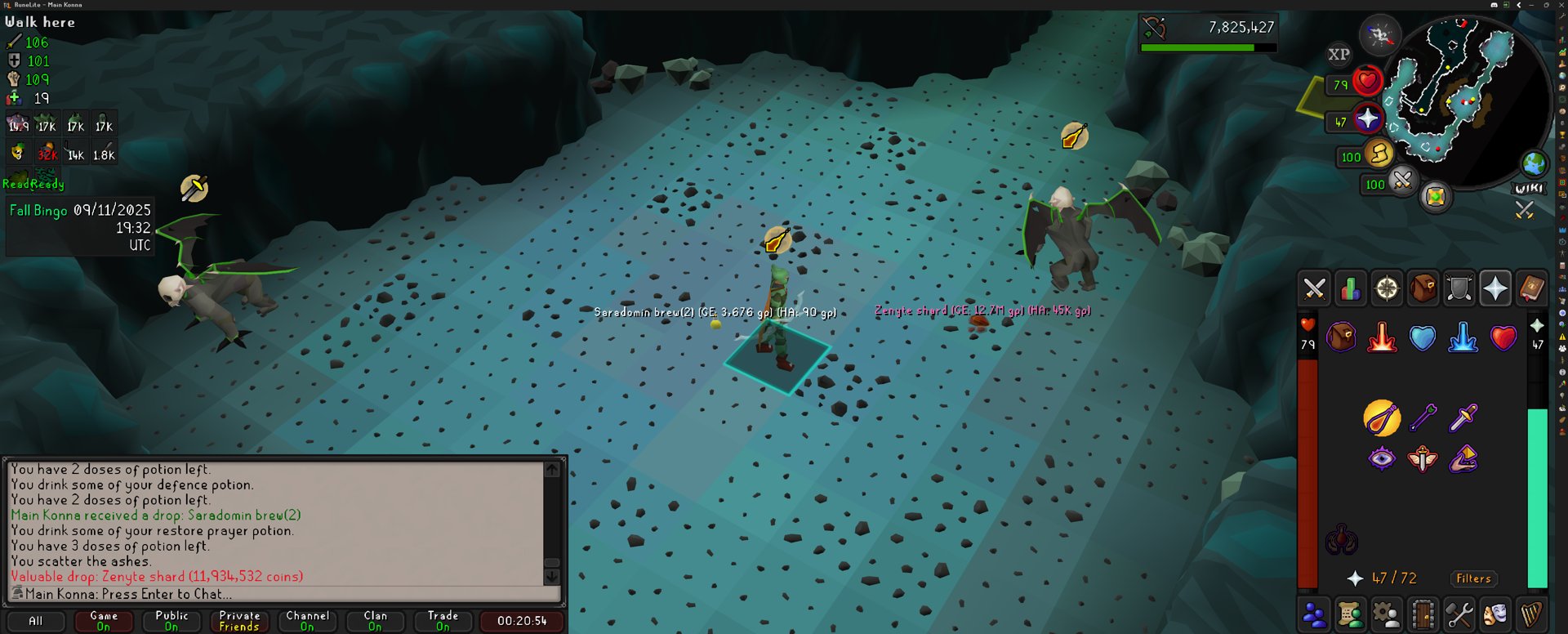
Task: Click the Filters button in prayer panel
Action: [1473, 578]
